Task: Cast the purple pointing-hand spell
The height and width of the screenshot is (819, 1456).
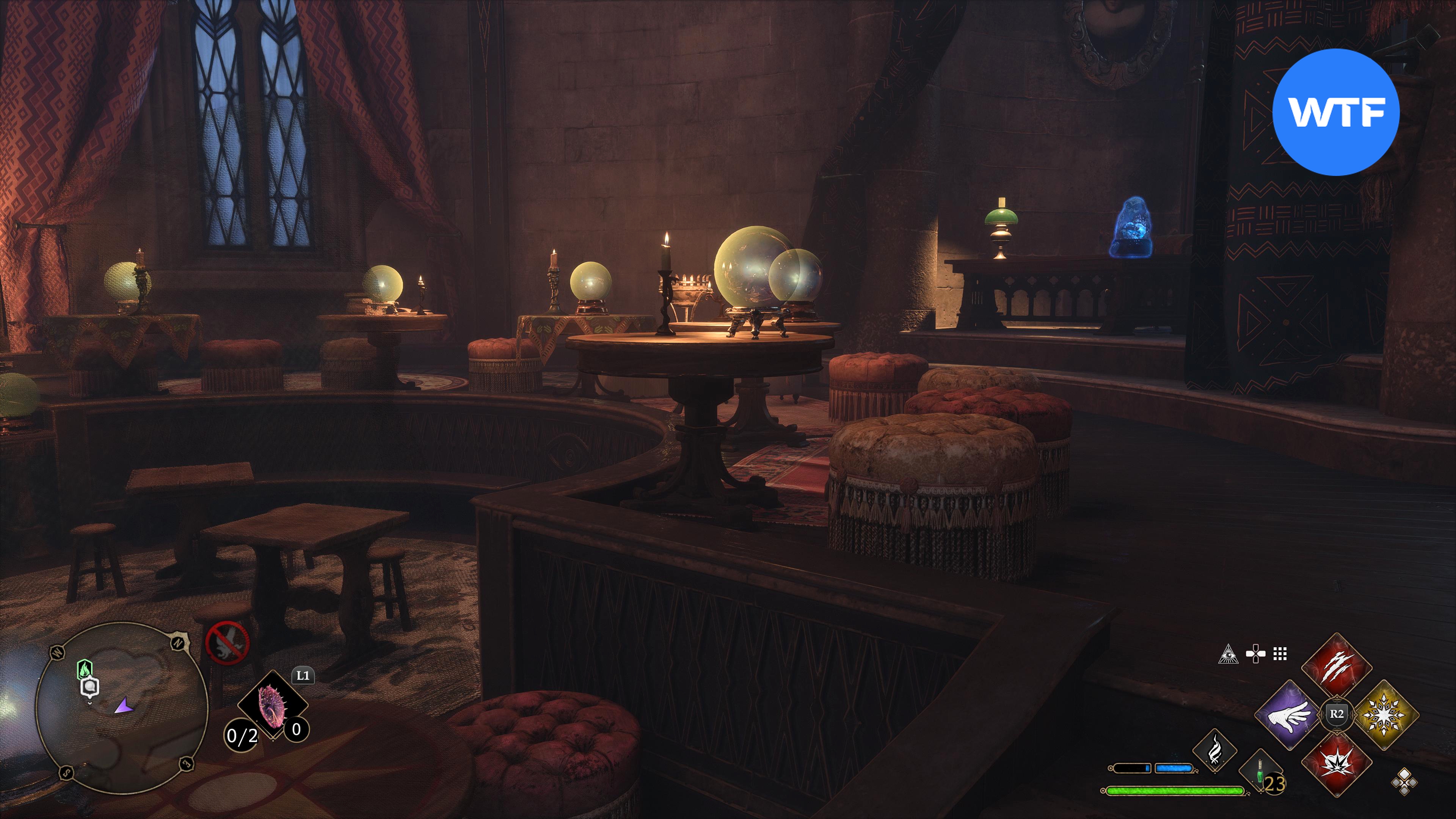Action: coord(1289,714)
